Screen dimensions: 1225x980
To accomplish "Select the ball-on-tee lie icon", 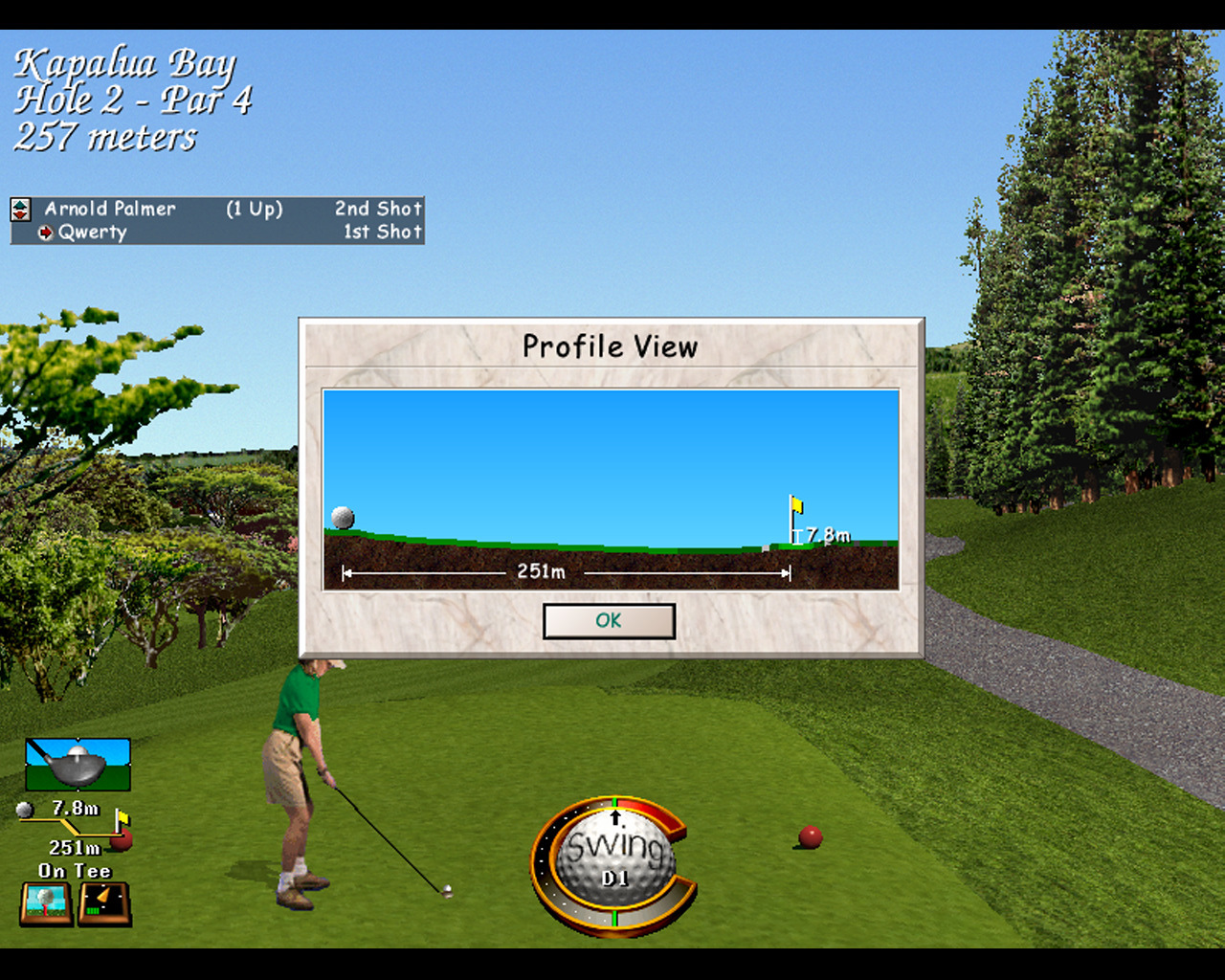I will (x=46, y=903).
